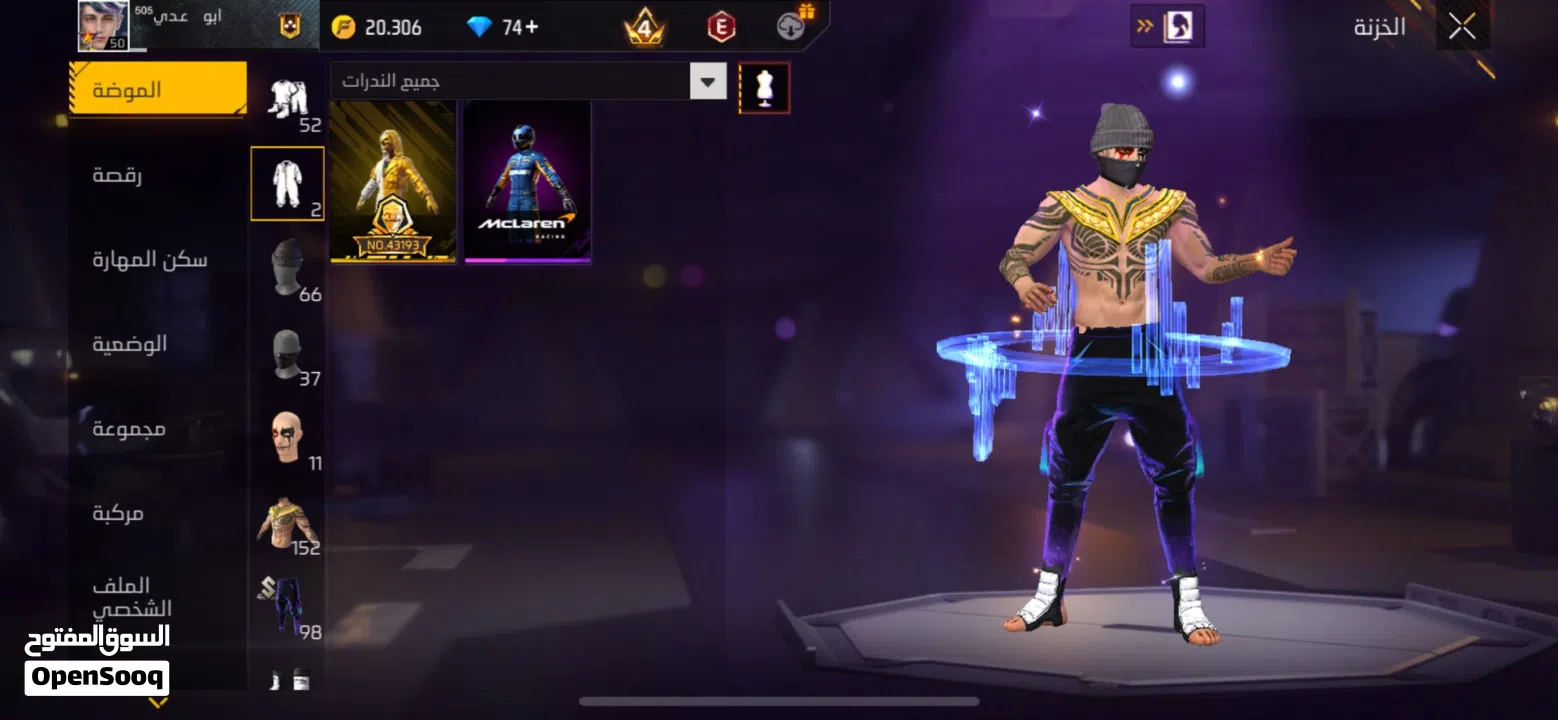
Task: Close the vault screen with the X
Action: [1461, 28]
